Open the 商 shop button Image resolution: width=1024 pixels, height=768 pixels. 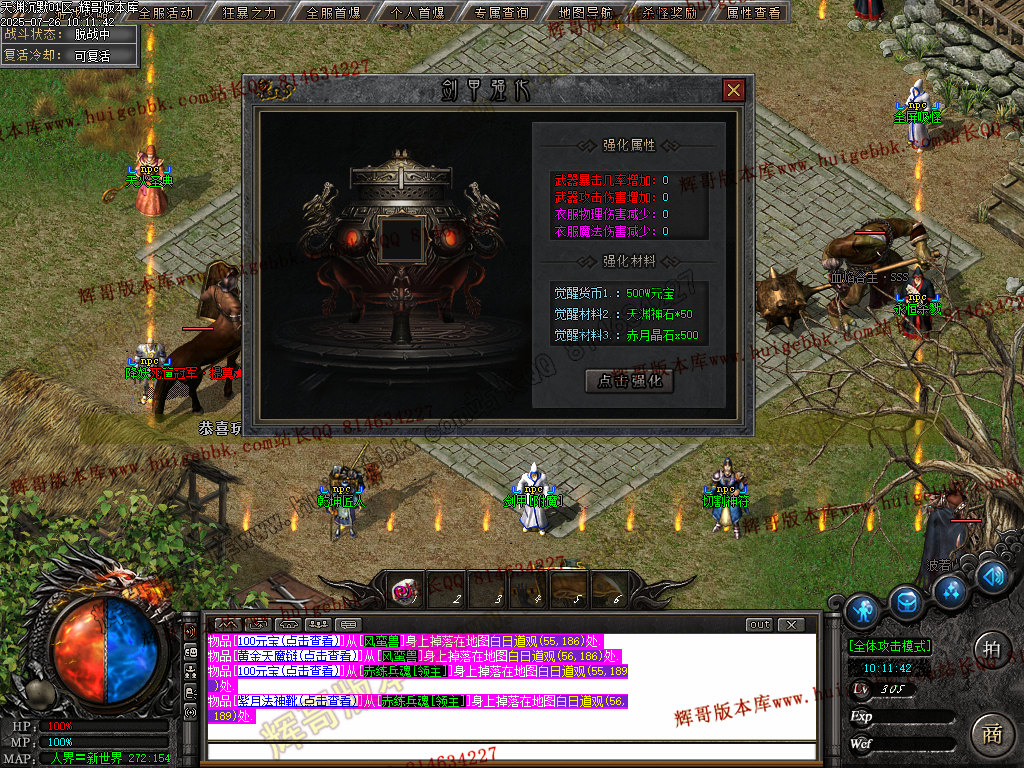(x=990, y=733)
